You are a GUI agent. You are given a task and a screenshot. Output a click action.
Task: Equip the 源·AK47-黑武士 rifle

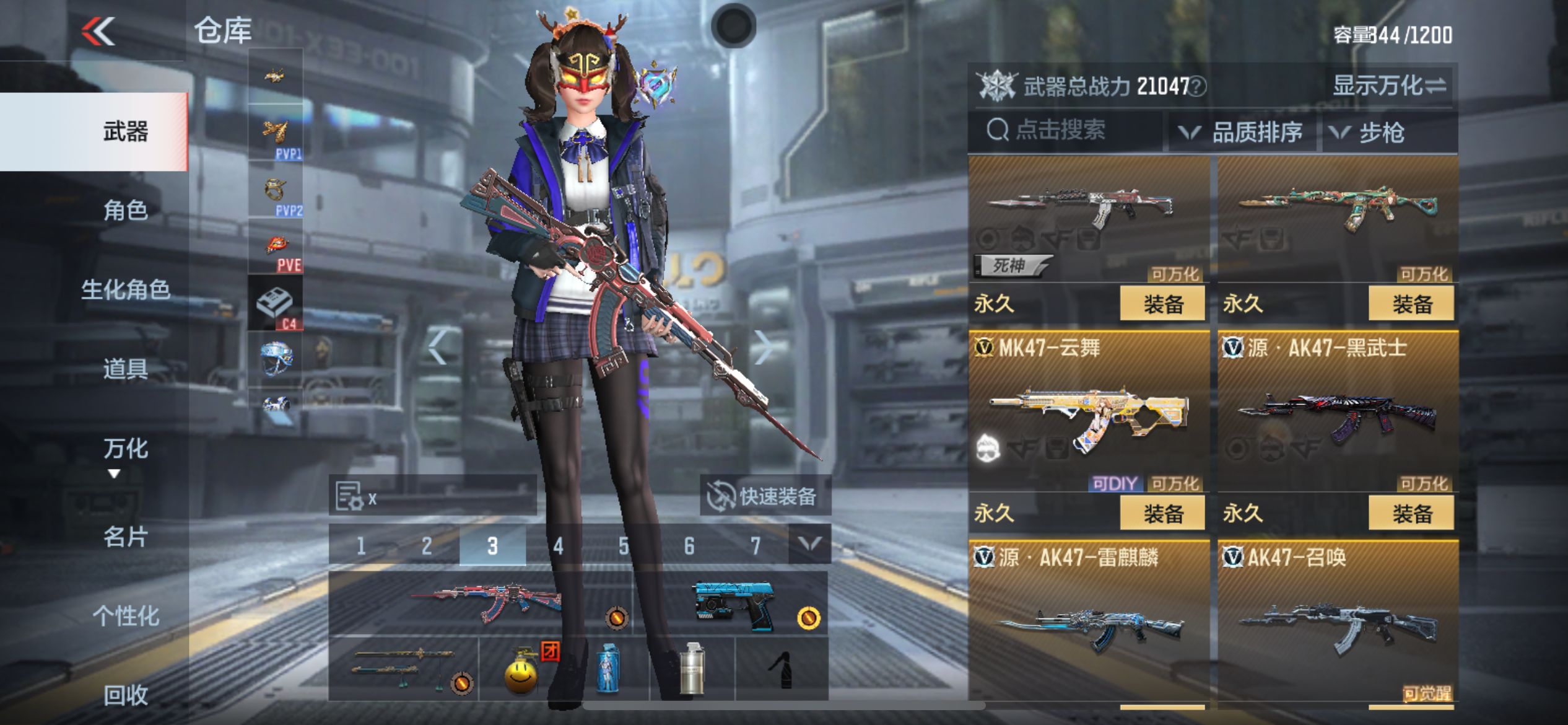[1411, 514]
